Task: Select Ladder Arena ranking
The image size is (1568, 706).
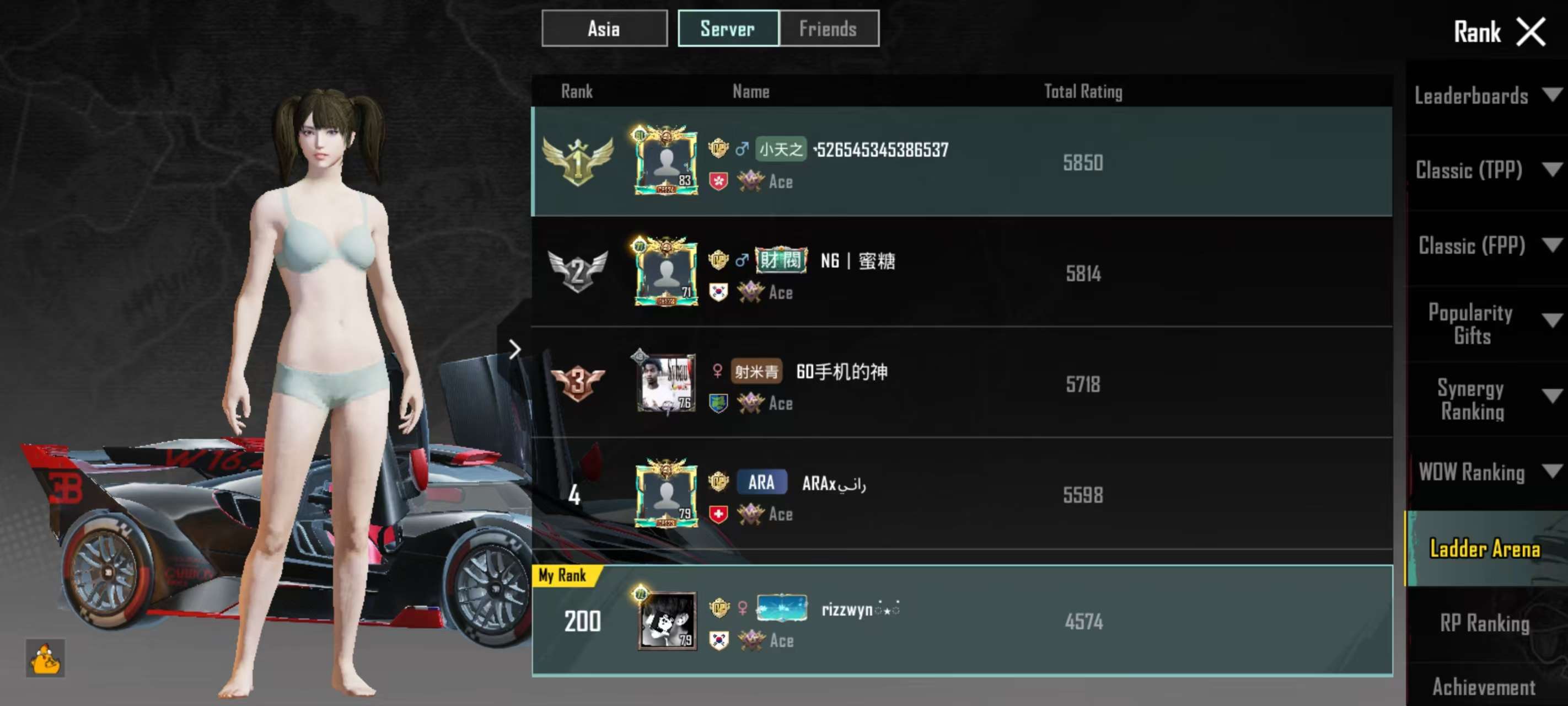Action: (1485, 548)
